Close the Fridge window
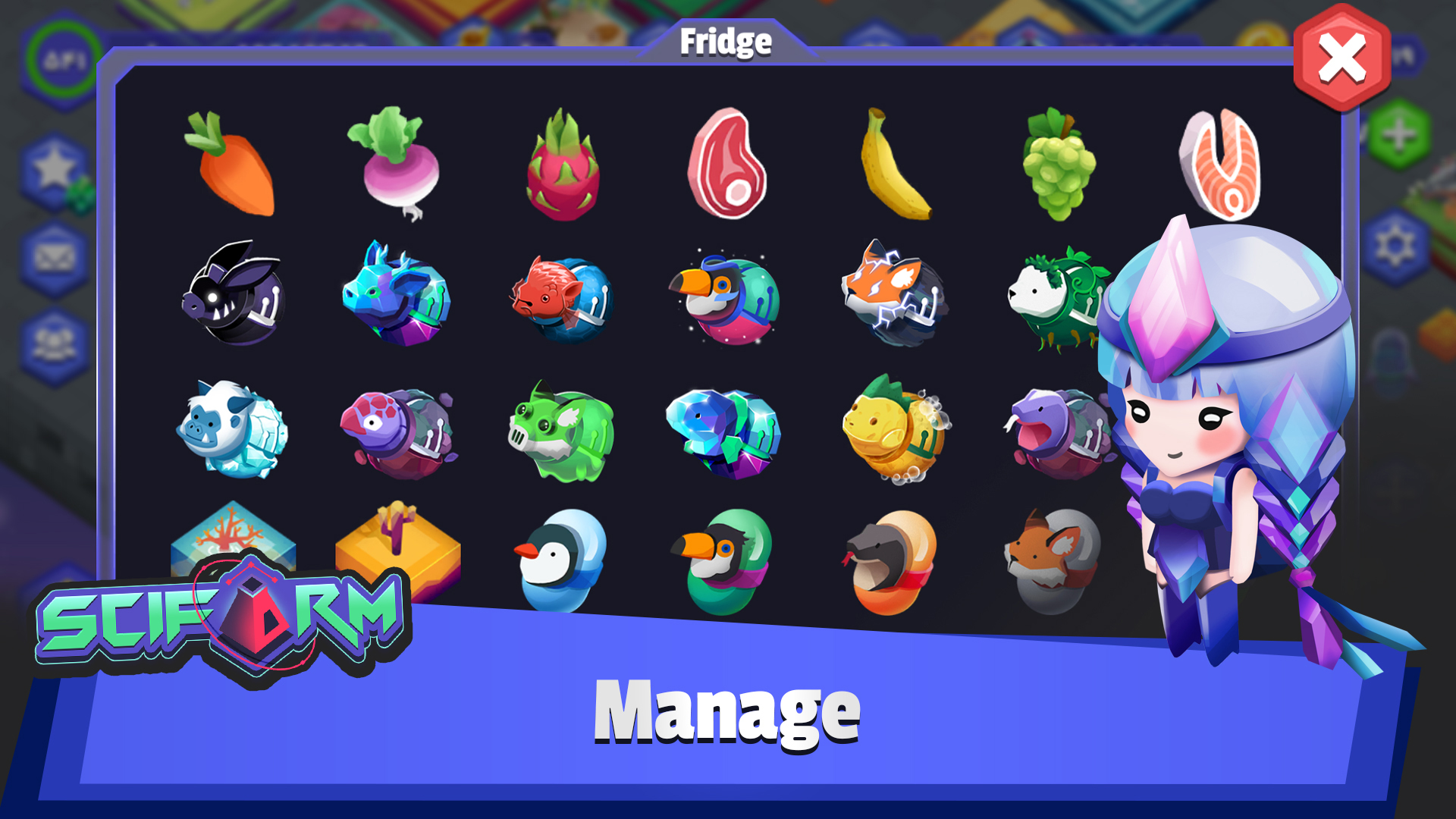 [x=1341, y=59]
